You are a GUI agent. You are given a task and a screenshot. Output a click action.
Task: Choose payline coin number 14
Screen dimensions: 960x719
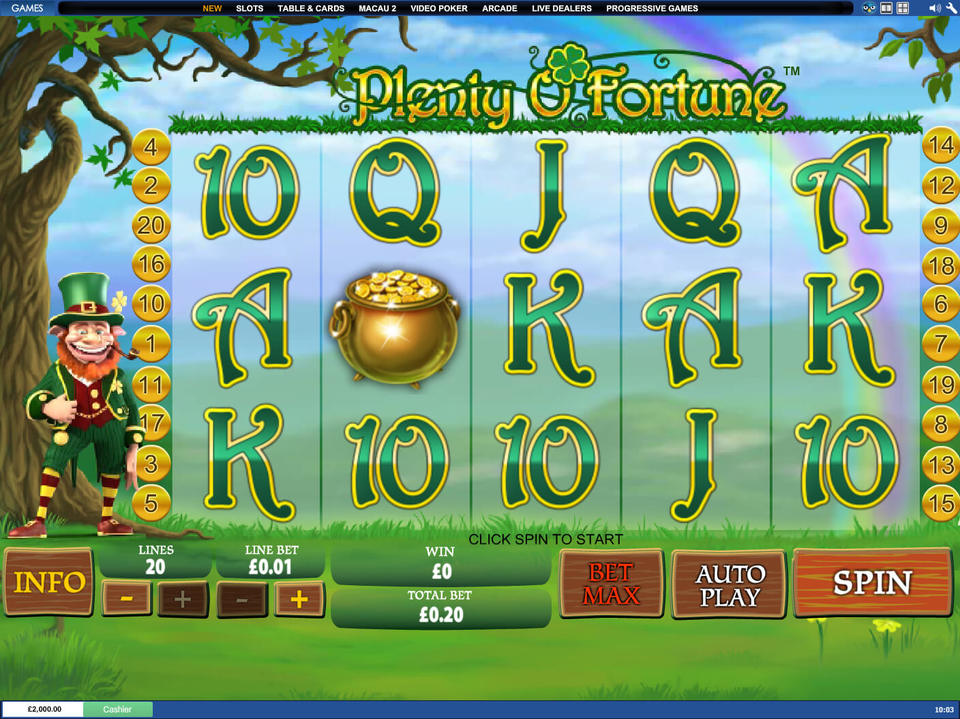click(x=940, y=146)
